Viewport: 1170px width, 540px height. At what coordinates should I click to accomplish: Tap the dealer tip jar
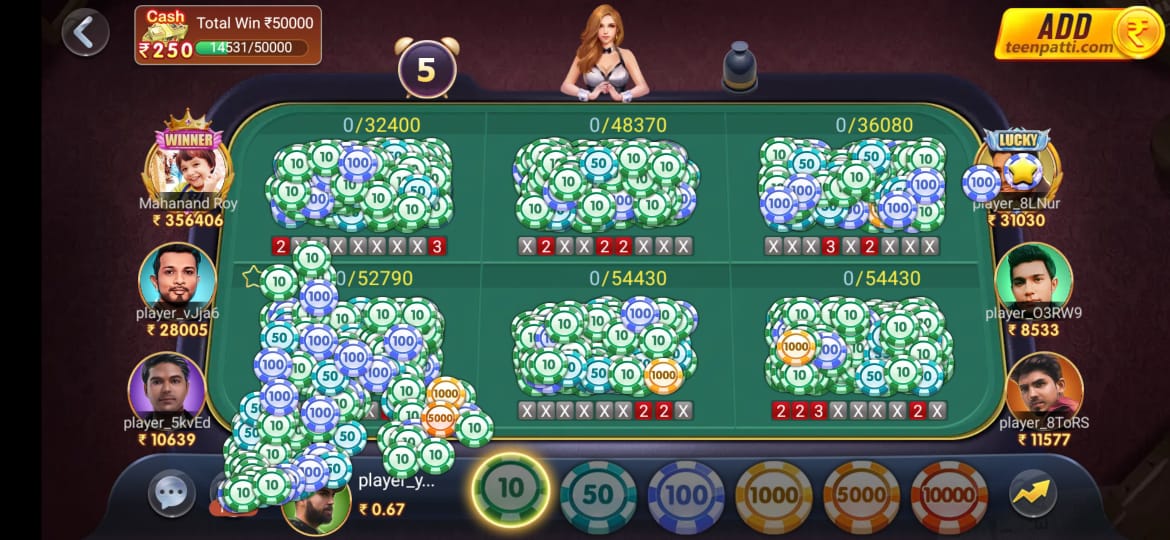tap(739, 66)
